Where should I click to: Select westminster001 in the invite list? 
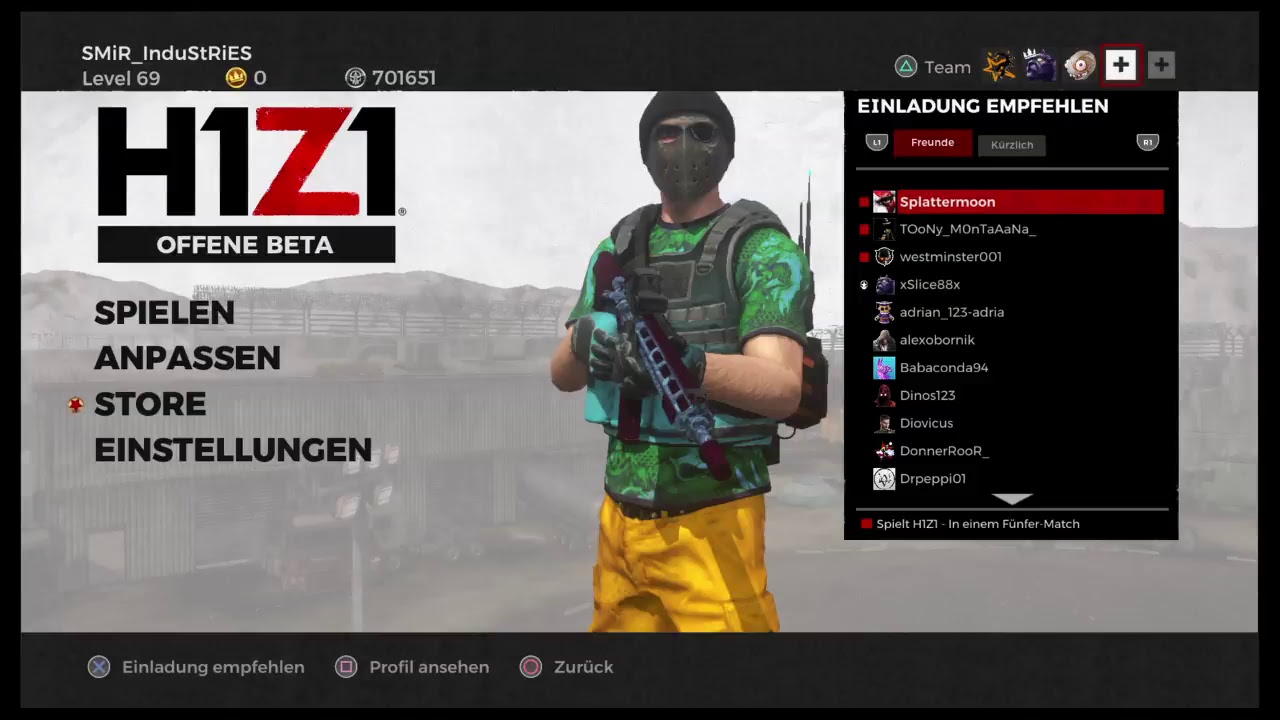(950, 257)
